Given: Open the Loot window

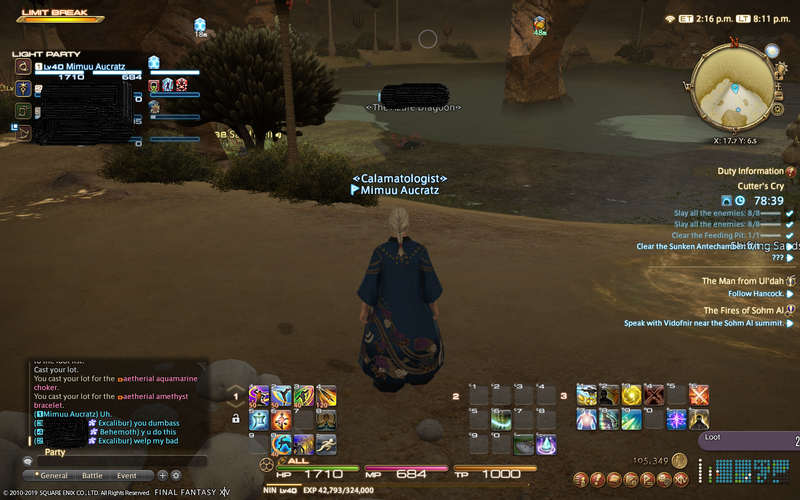Looking at the screenshot, I should click(x=748, y=437).
